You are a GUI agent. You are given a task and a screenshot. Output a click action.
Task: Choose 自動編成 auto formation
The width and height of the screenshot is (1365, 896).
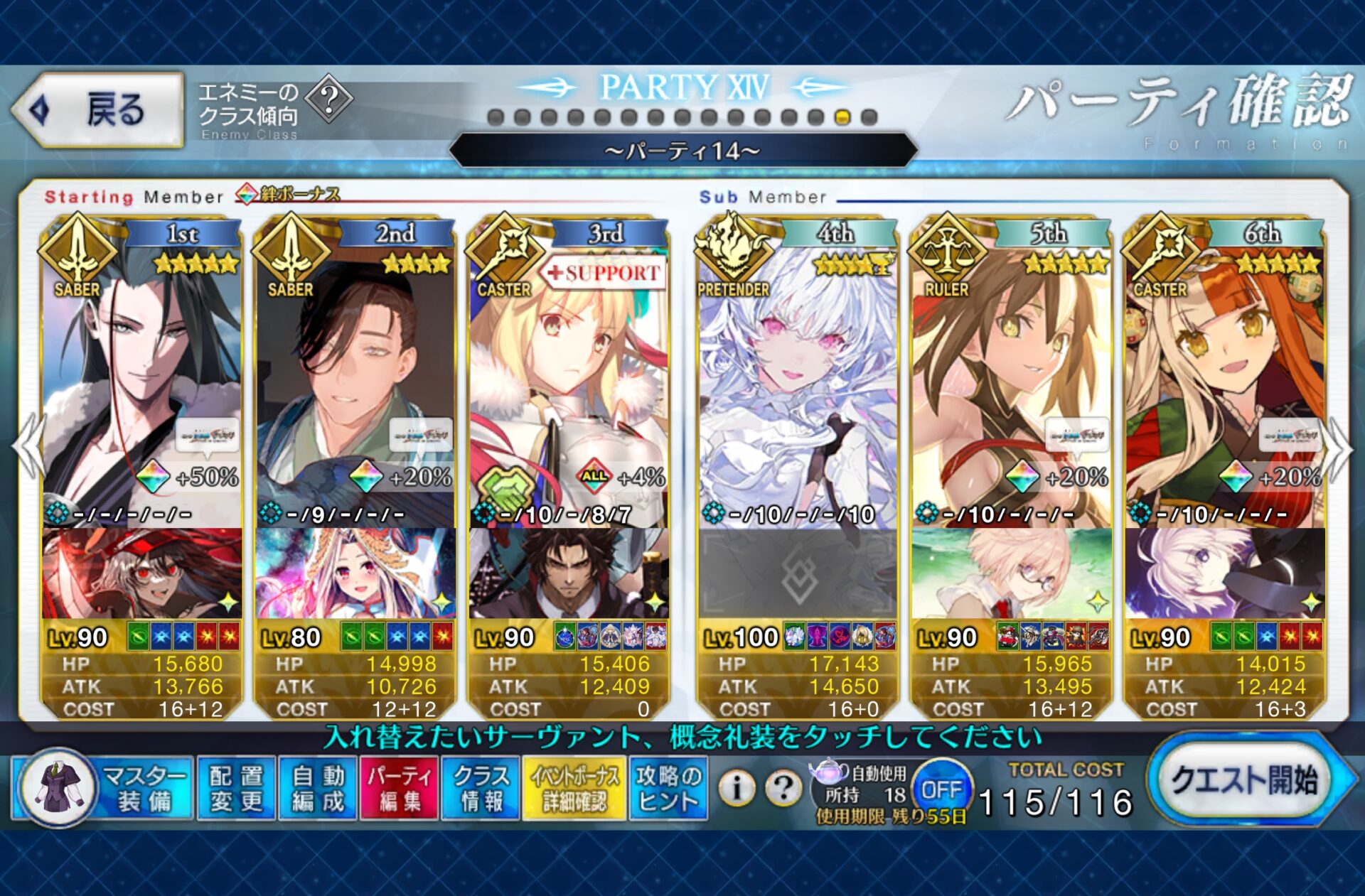(x=318, y=789)
